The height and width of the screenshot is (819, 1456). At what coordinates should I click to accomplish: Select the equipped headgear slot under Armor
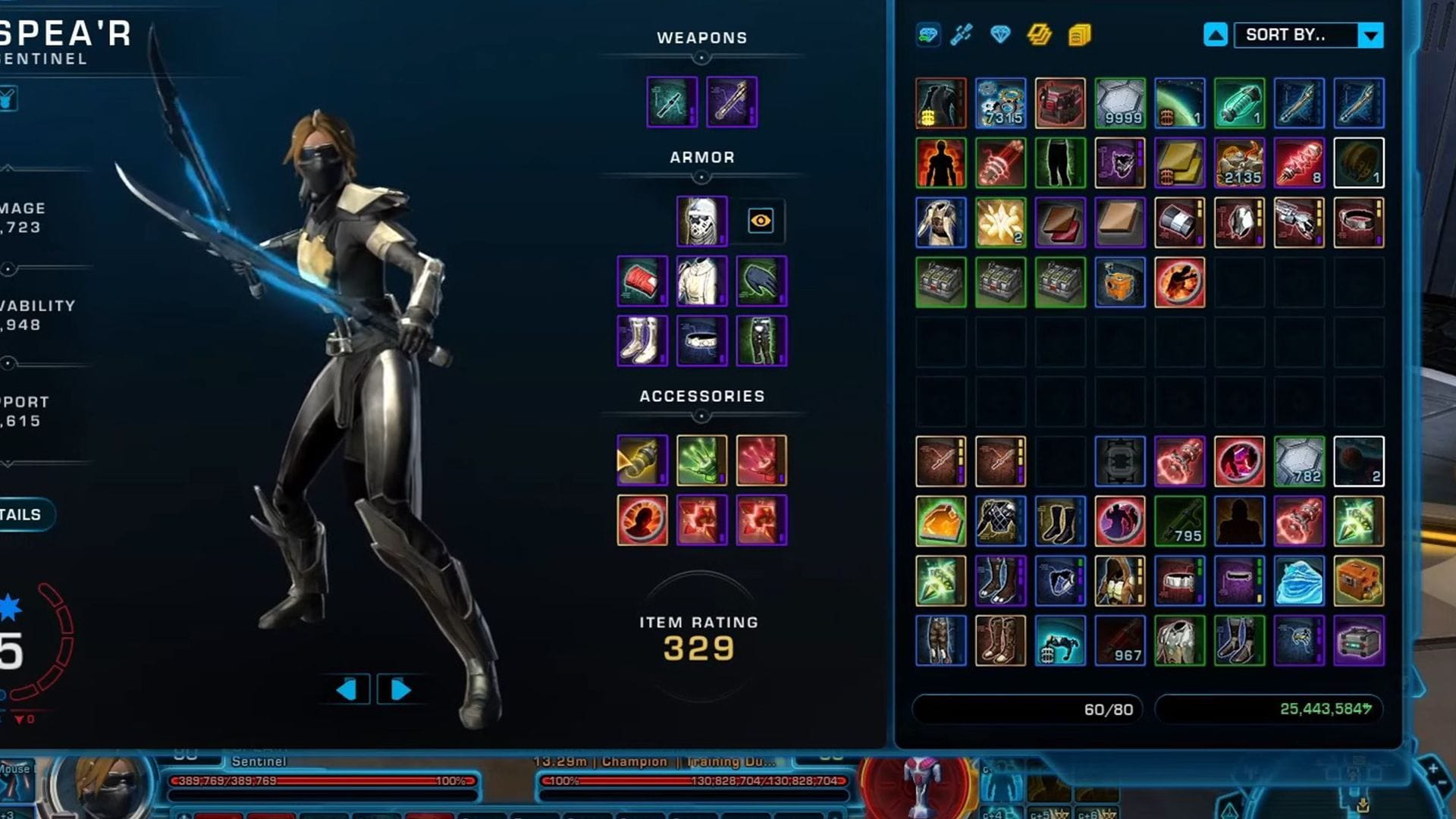click(x=700, y=221)
